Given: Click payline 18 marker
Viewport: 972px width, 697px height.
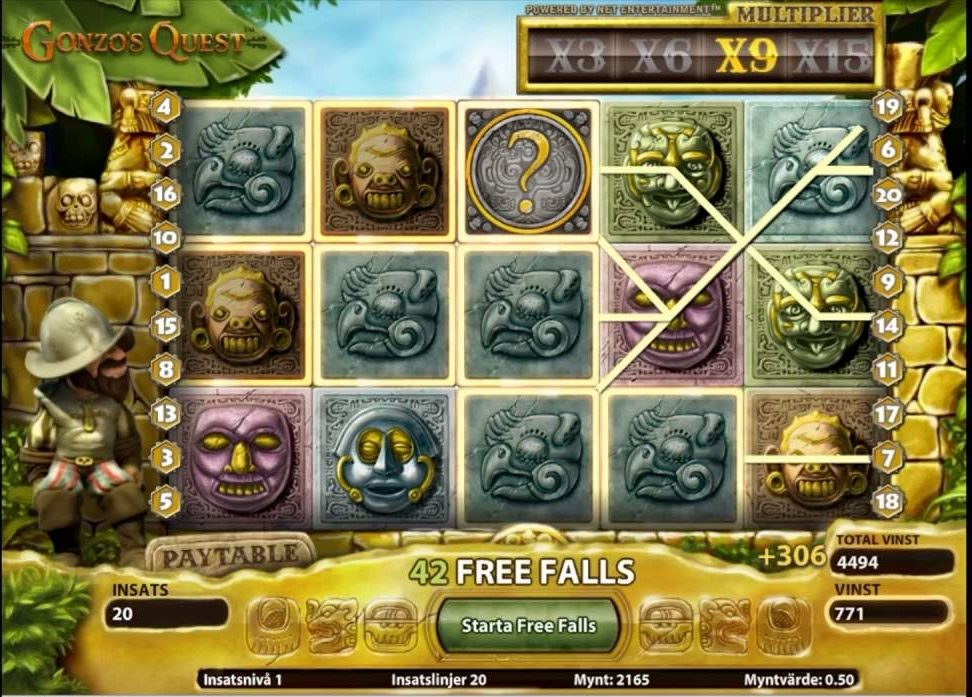Looking at the screenshot, I should pos(886,499).
